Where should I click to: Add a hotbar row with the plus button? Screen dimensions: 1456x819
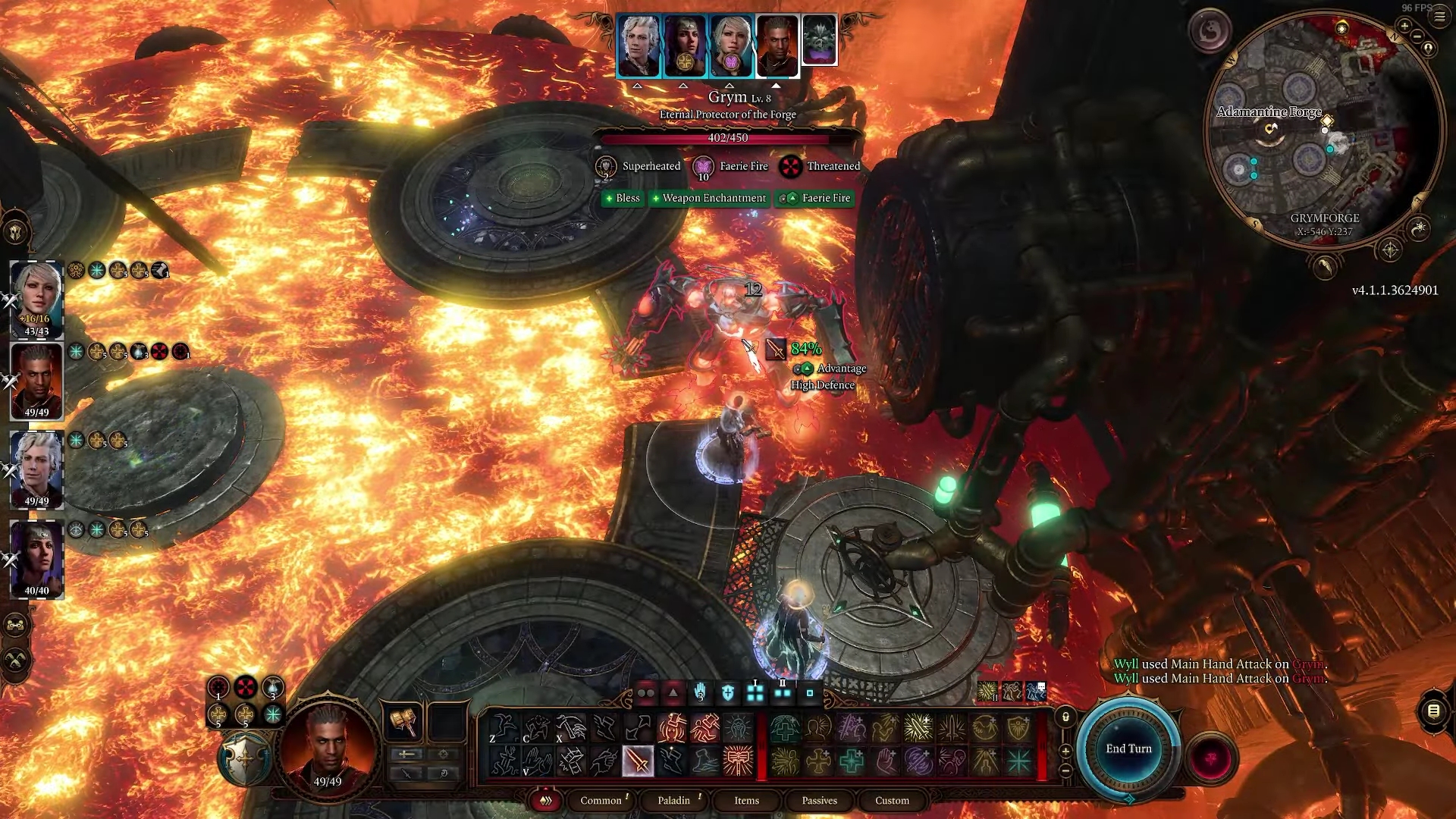tap(1065, 751)
